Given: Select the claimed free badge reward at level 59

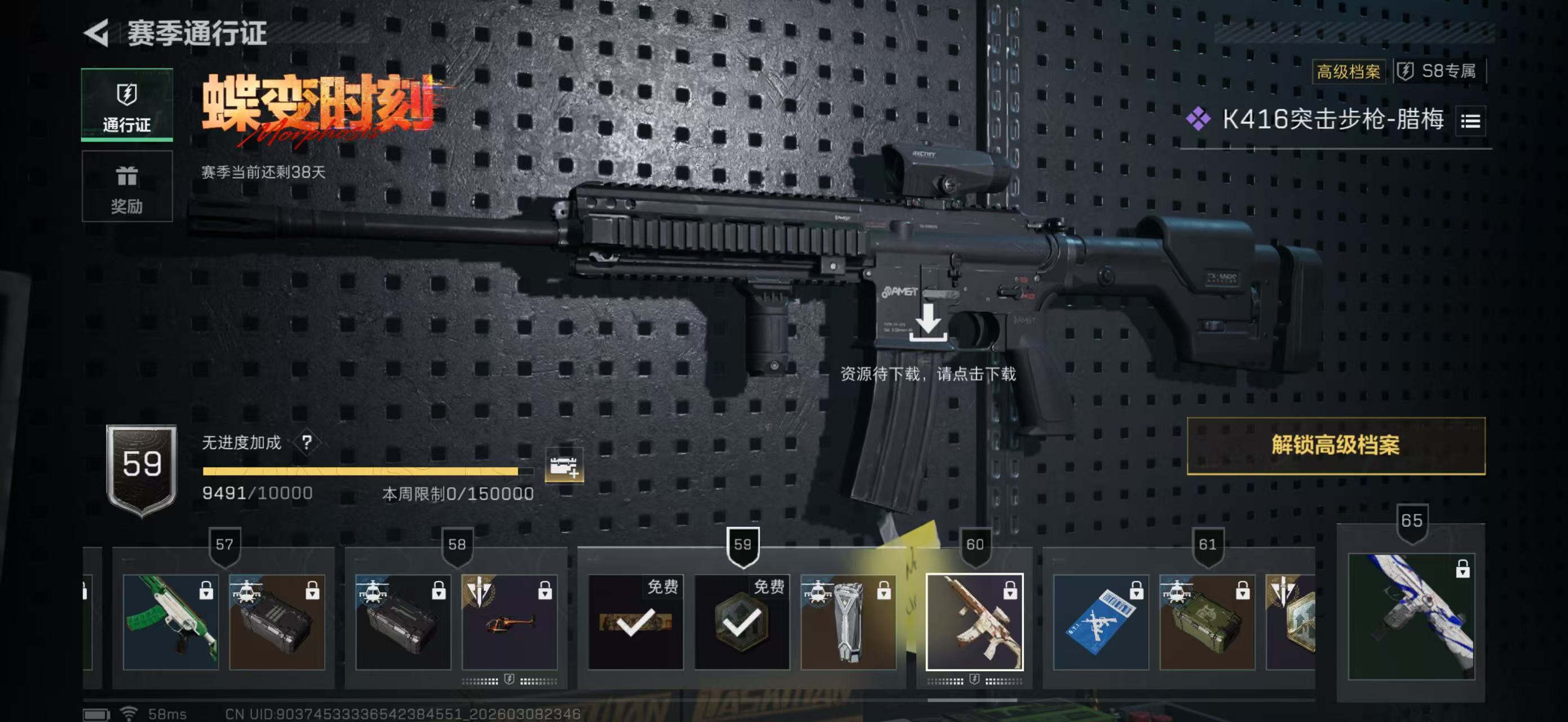Looking at the screenshot, I should coord(742,622).
